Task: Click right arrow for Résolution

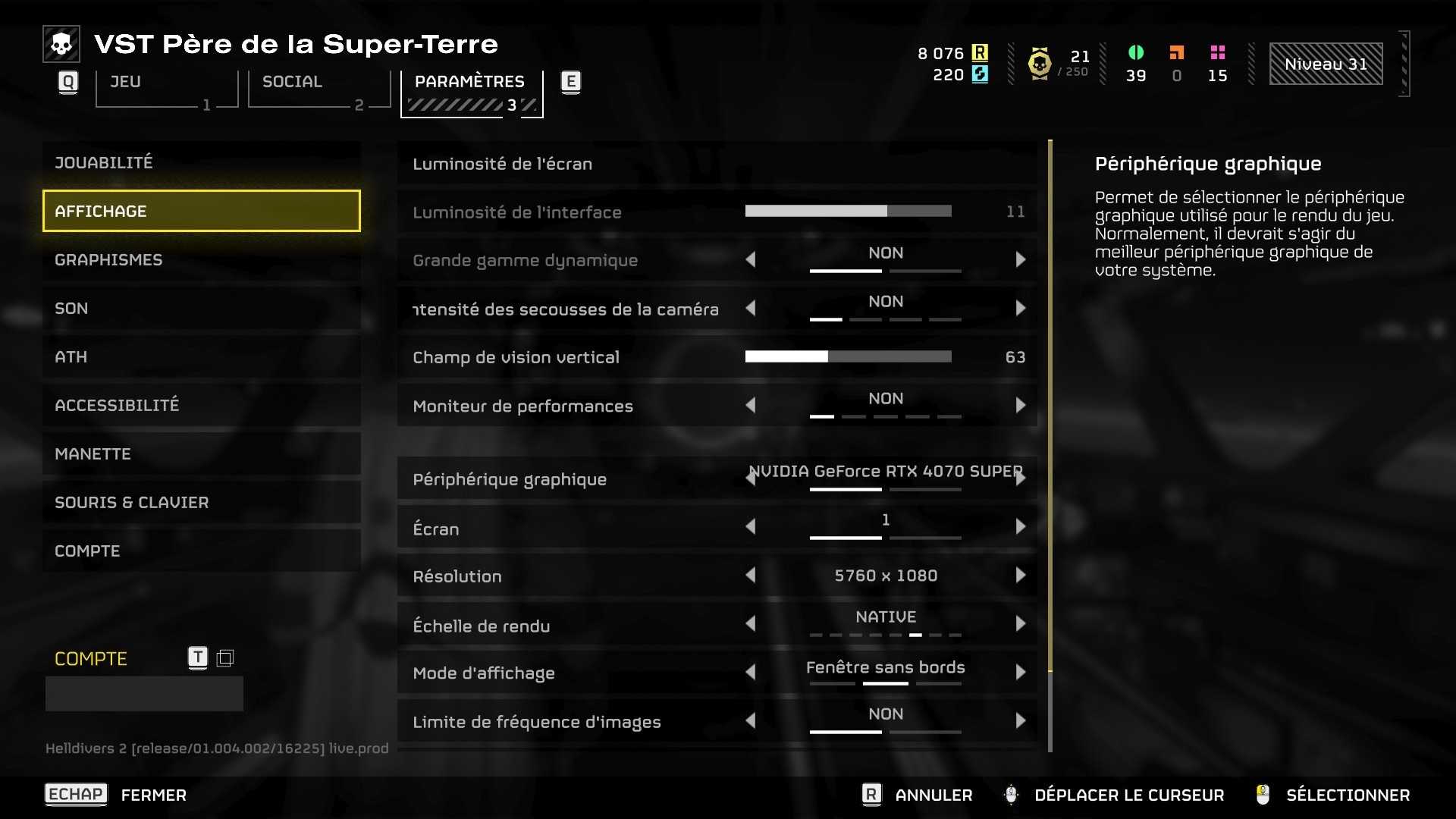Action: [x=1021, y=575]
